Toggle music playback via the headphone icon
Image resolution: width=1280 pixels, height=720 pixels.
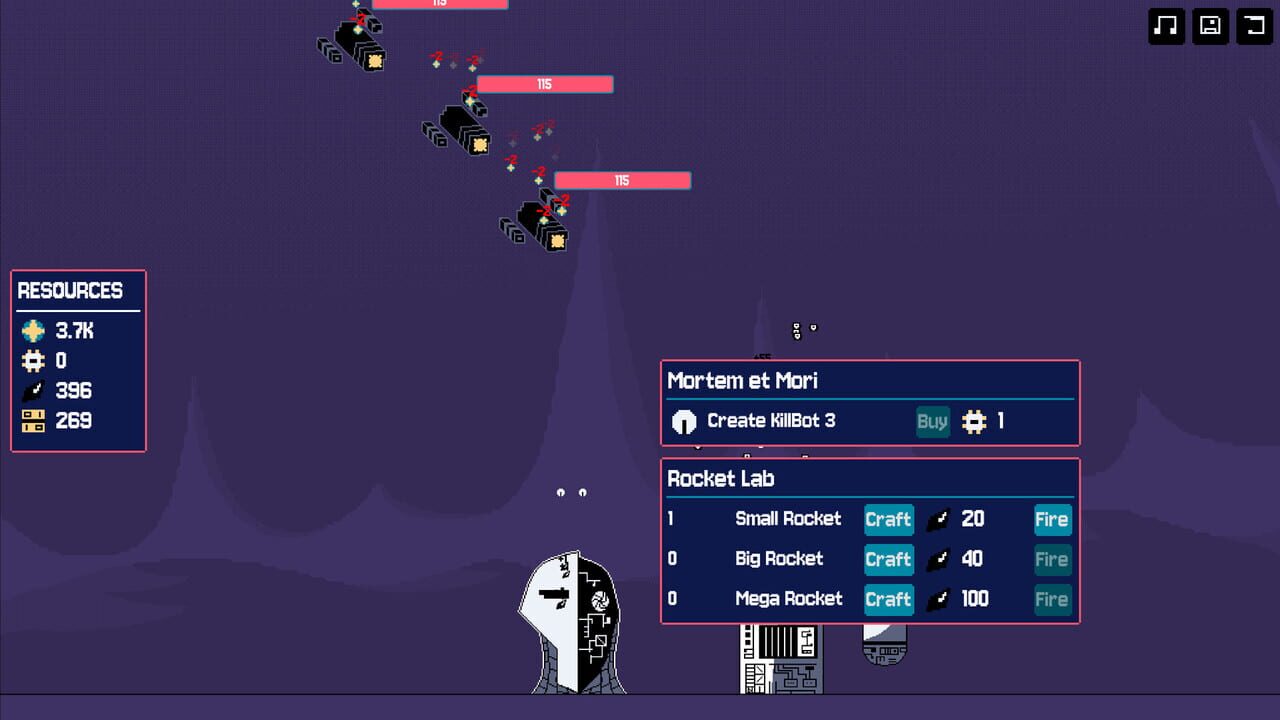[x=1166, y=27]
